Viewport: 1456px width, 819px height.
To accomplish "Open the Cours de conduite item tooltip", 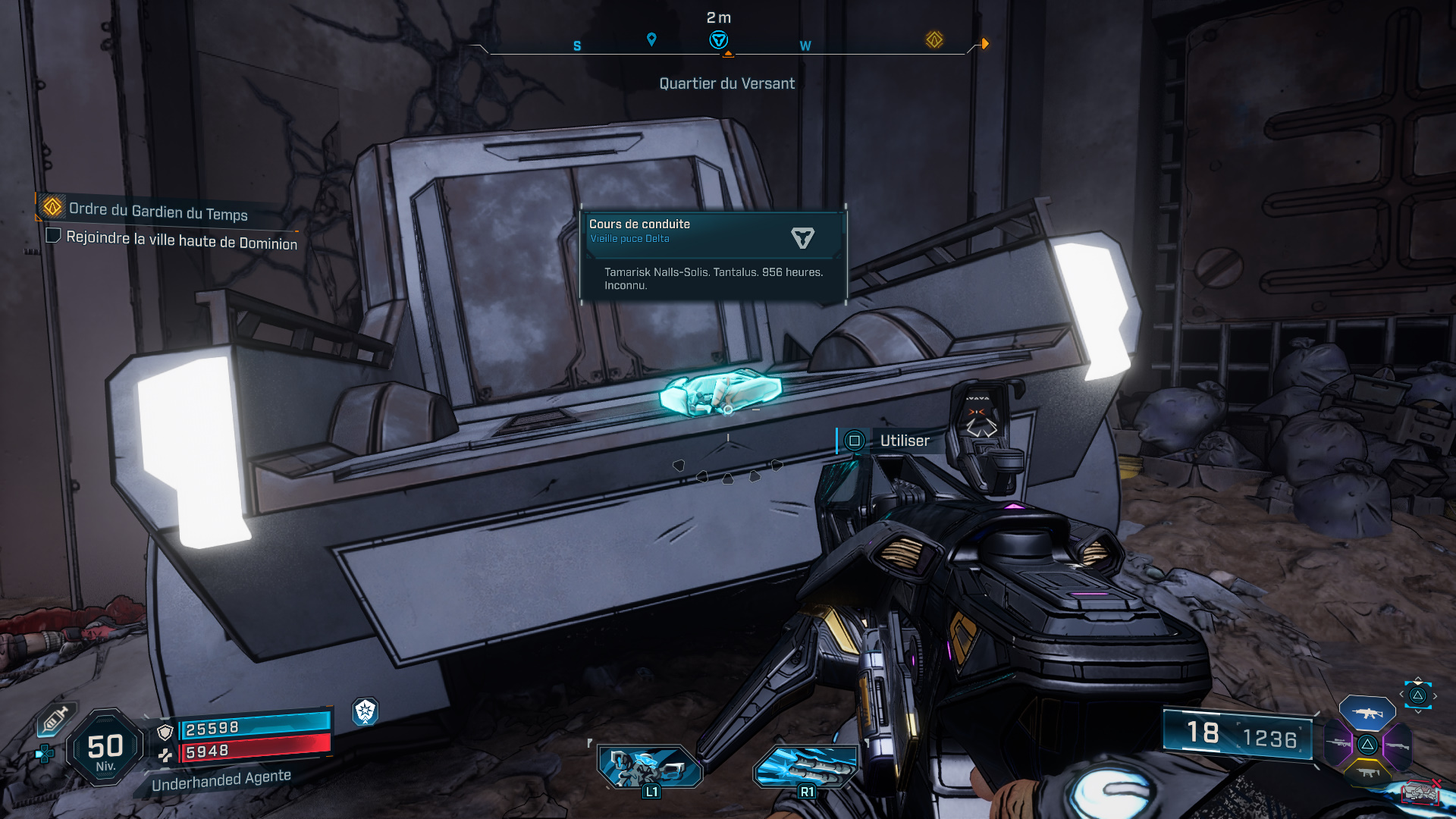I will (713, 256).
